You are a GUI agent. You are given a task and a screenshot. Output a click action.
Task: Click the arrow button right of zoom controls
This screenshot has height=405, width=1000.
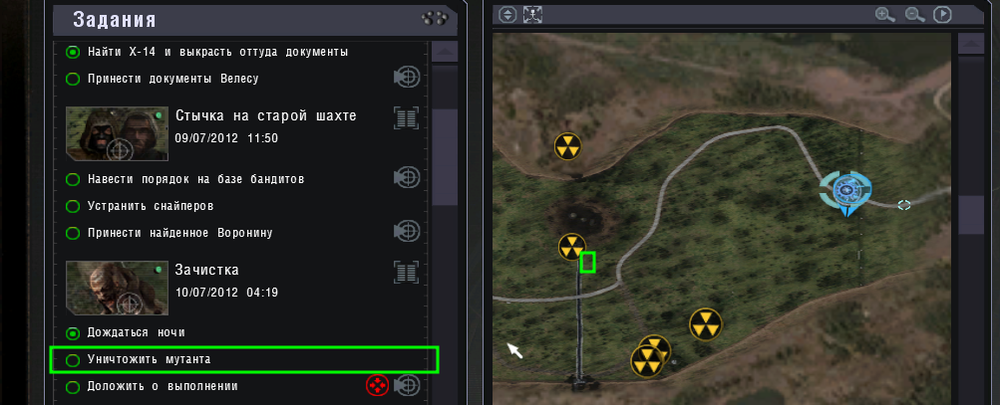(x=941, y=15)
